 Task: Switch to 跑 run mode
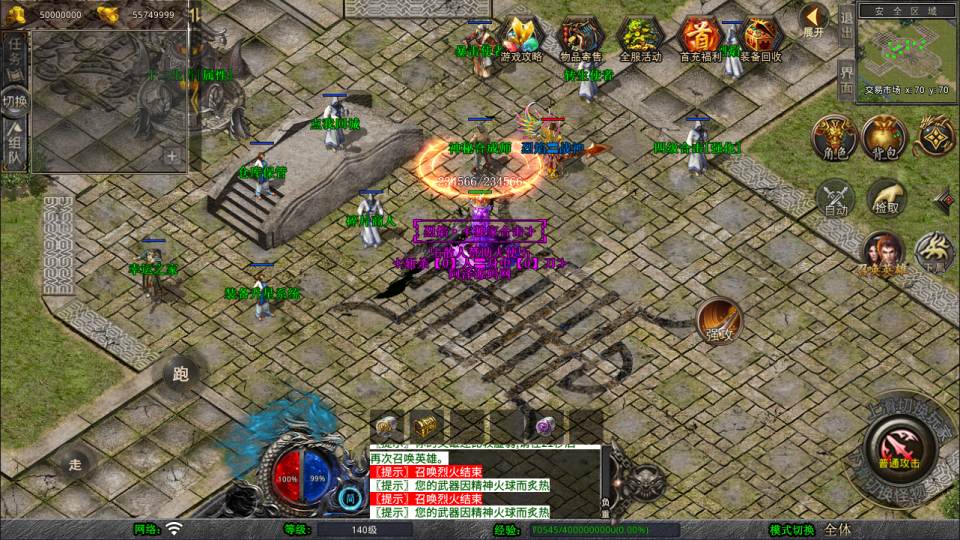click(181, 375)
